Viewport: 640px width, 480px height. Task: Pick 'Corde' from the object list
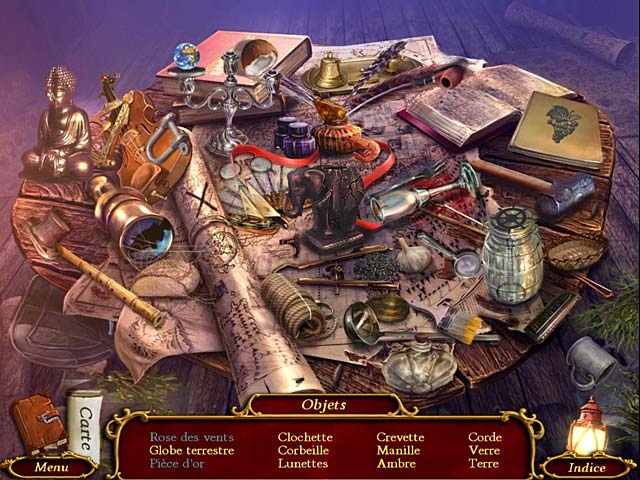pyautogui.click(x=485, y=437)
